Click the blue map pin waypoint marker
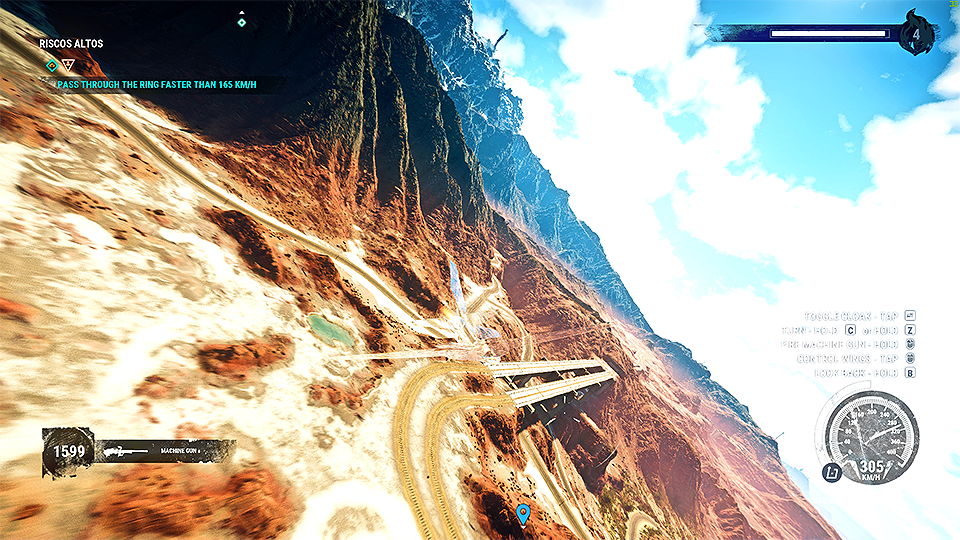The width and height of the screenshot is (960, 540). pos(522,514)
